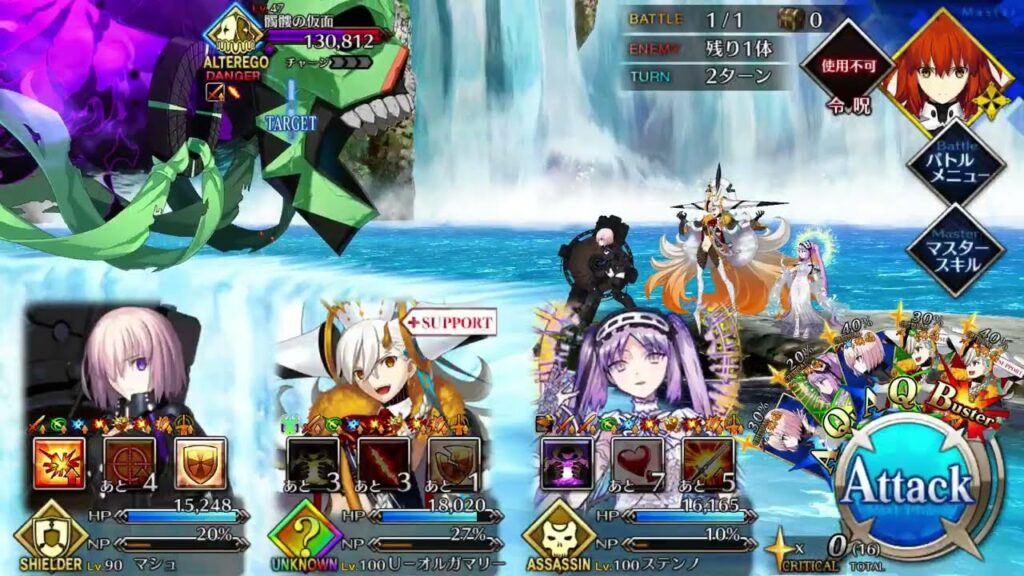Select Mash's crosshair target skill on cooldown
The width and height of the screenshot is (1024, 576).
coord(130,462)
